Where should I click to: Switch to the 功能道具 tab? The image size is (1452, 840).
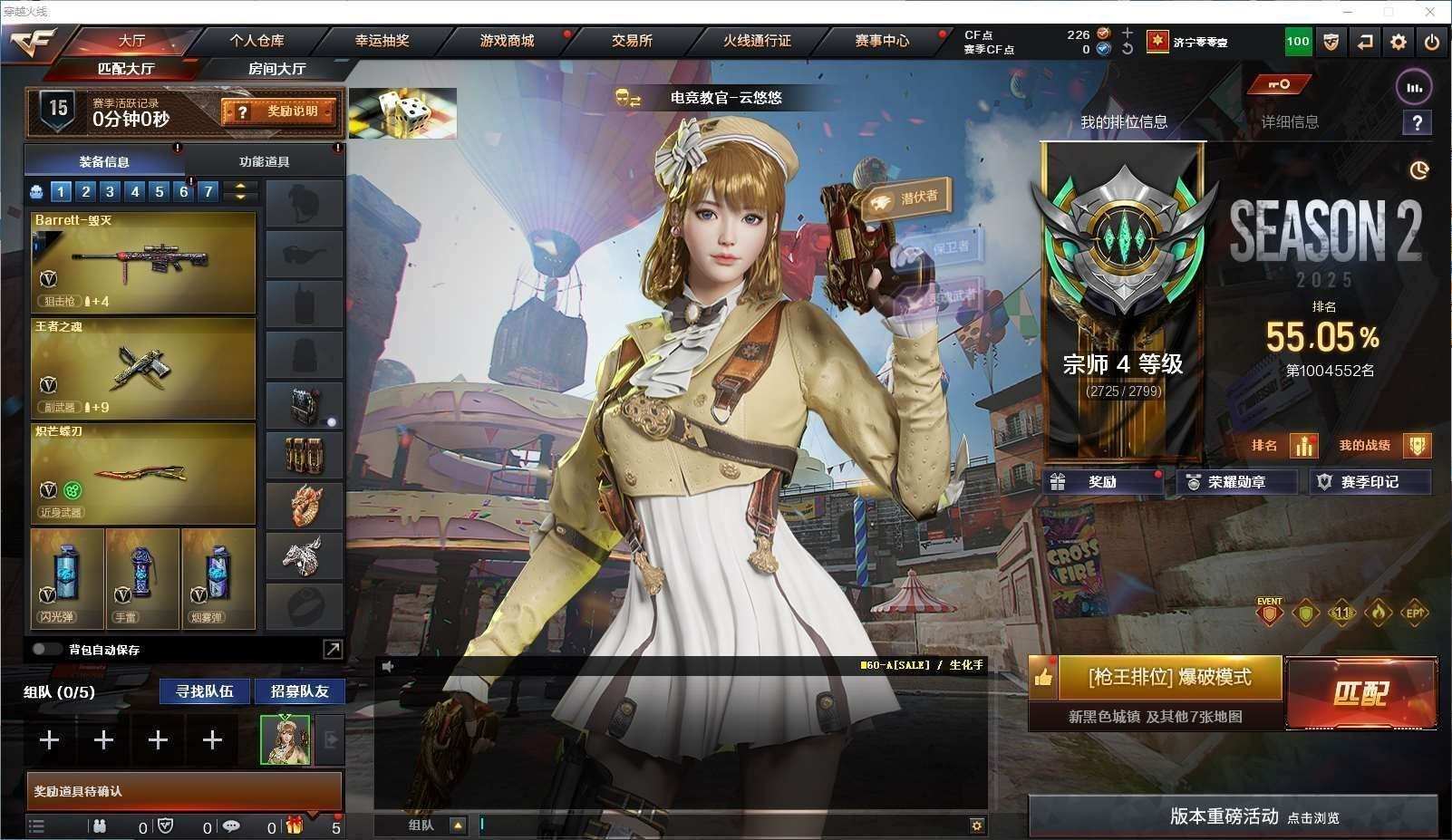click(x=265, y=162)
